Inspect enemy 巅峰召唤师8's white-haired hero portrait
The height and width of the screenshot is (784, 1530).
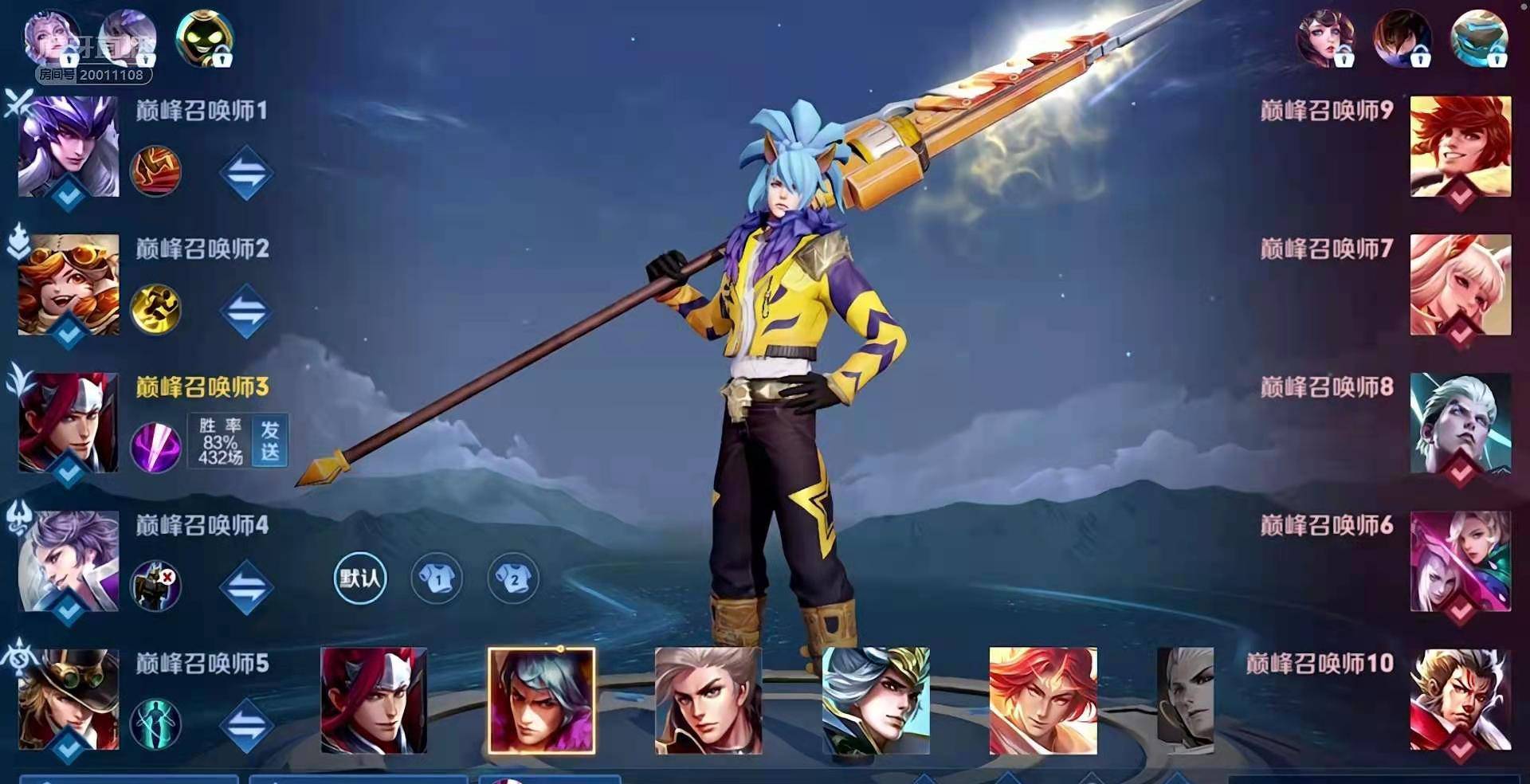1460,423
